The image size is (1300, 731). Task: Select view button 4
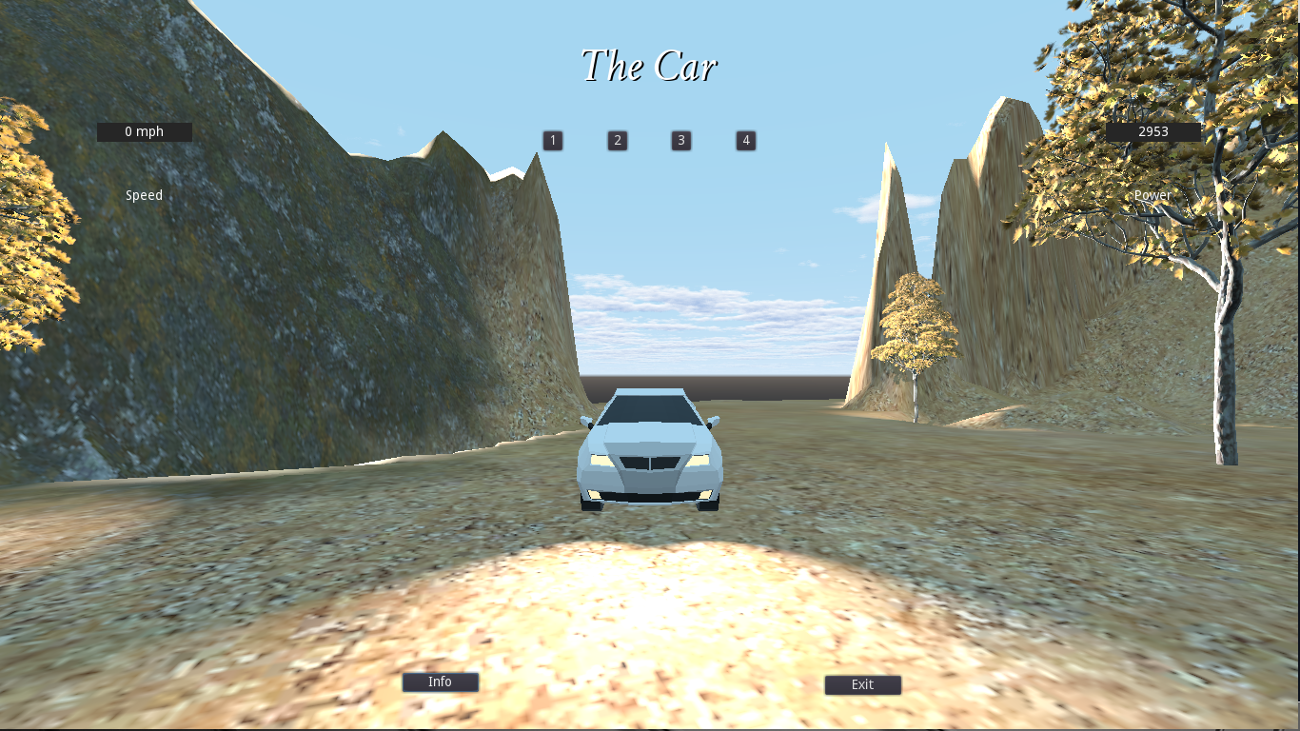[744, 140]
